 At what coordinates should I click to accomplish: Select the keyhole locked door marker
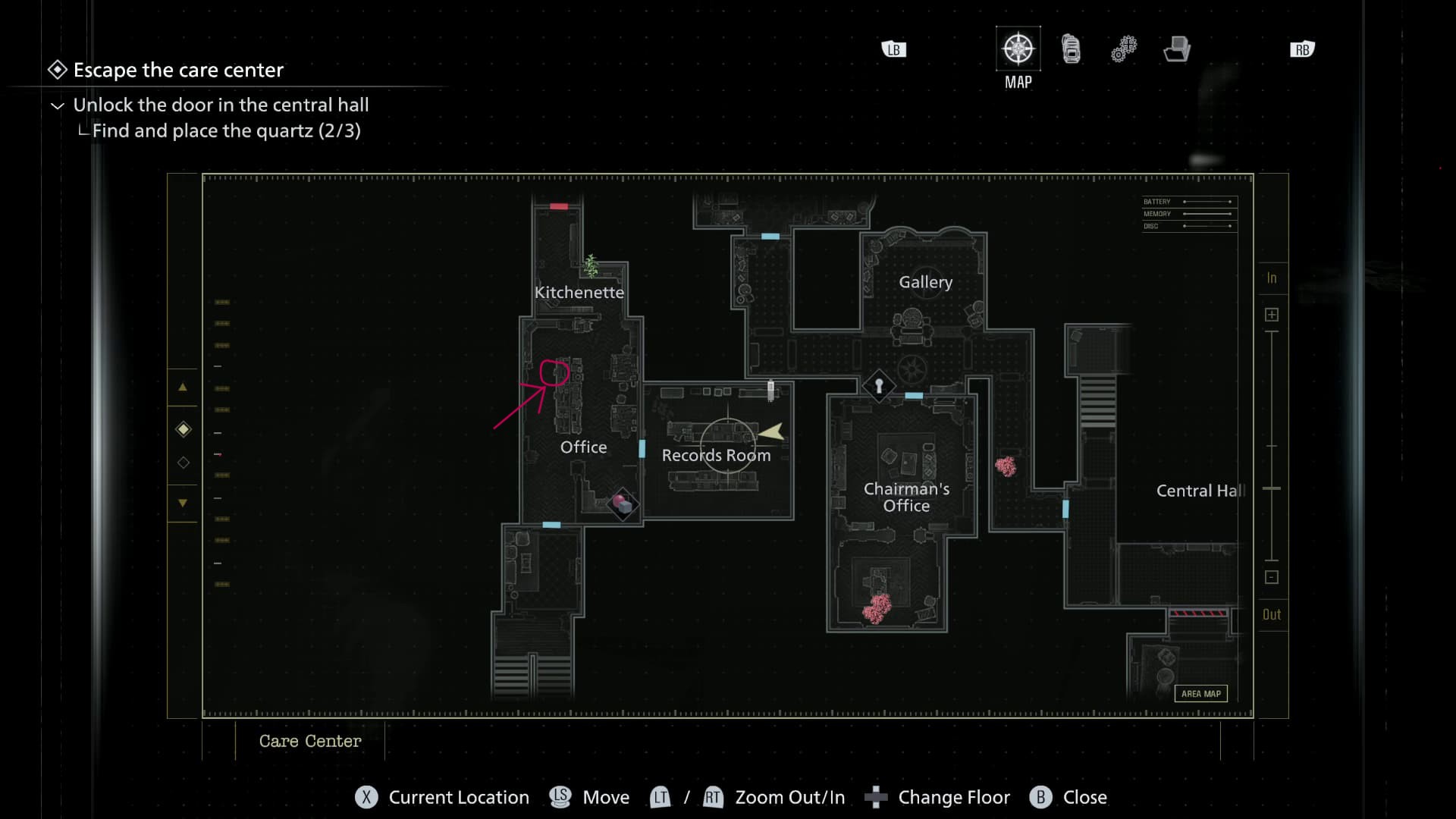(x=879, y=386)
